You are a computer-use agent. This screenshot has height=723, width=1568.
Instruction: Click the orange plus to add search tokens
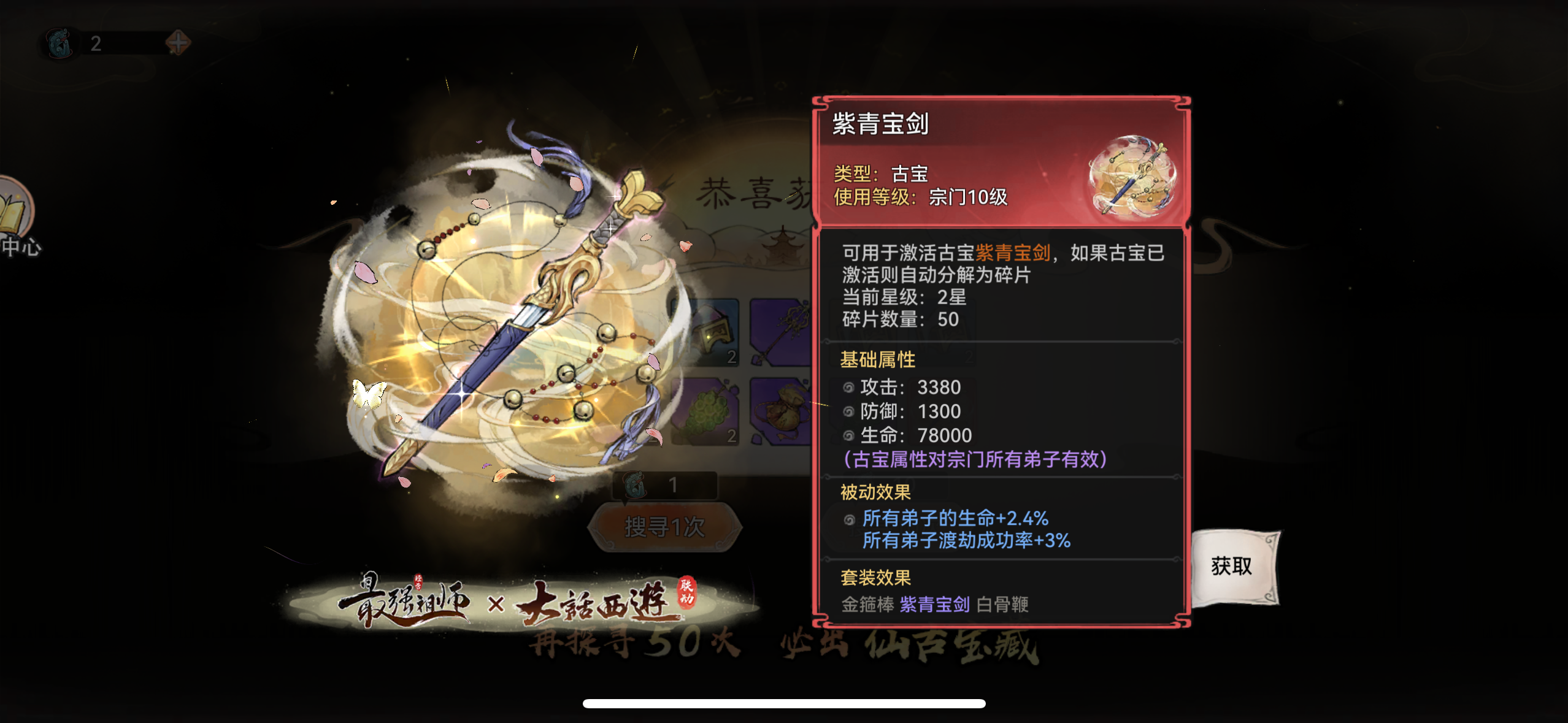point(176,44)
